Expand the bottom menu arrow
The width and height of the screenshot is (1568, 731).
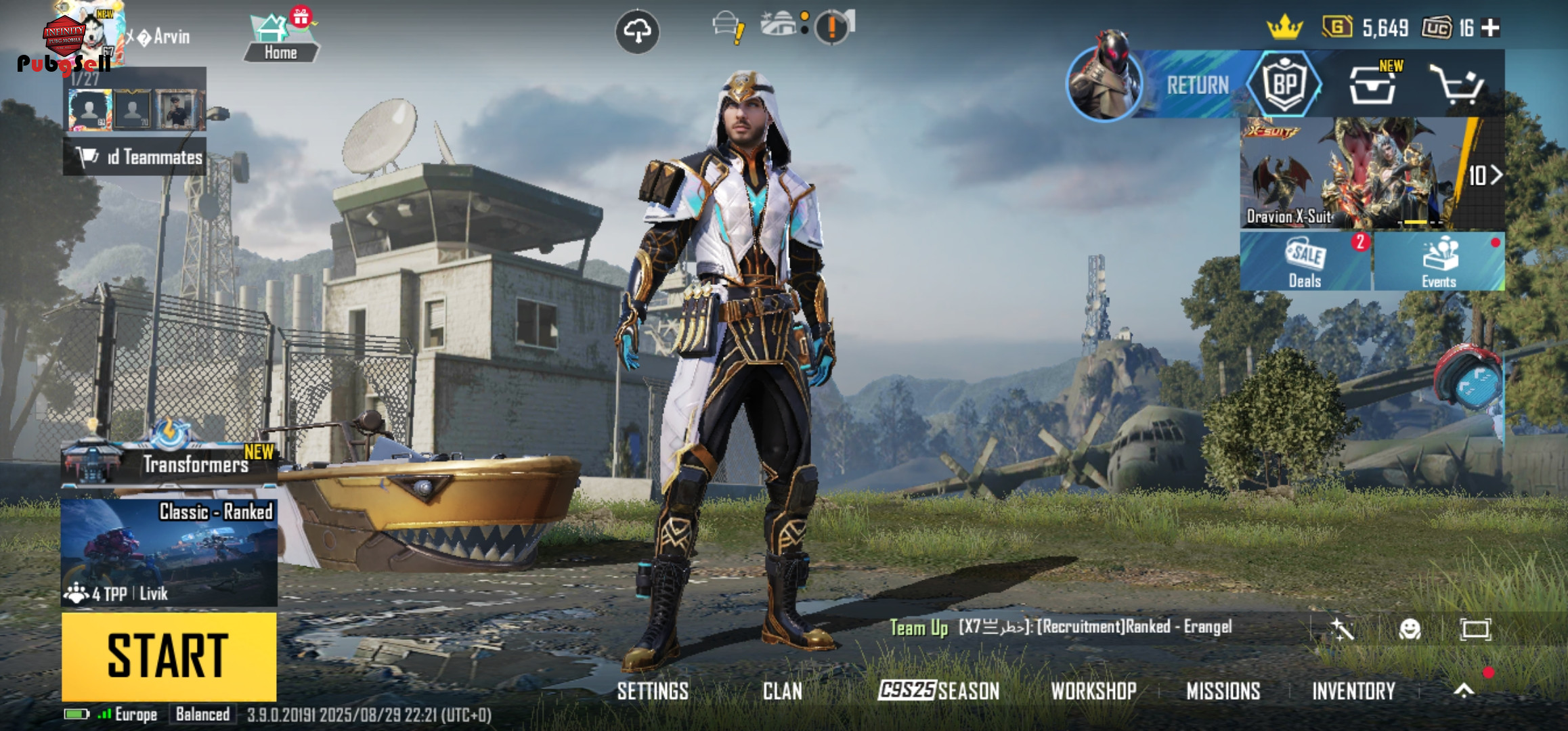tap(1464, 690)
